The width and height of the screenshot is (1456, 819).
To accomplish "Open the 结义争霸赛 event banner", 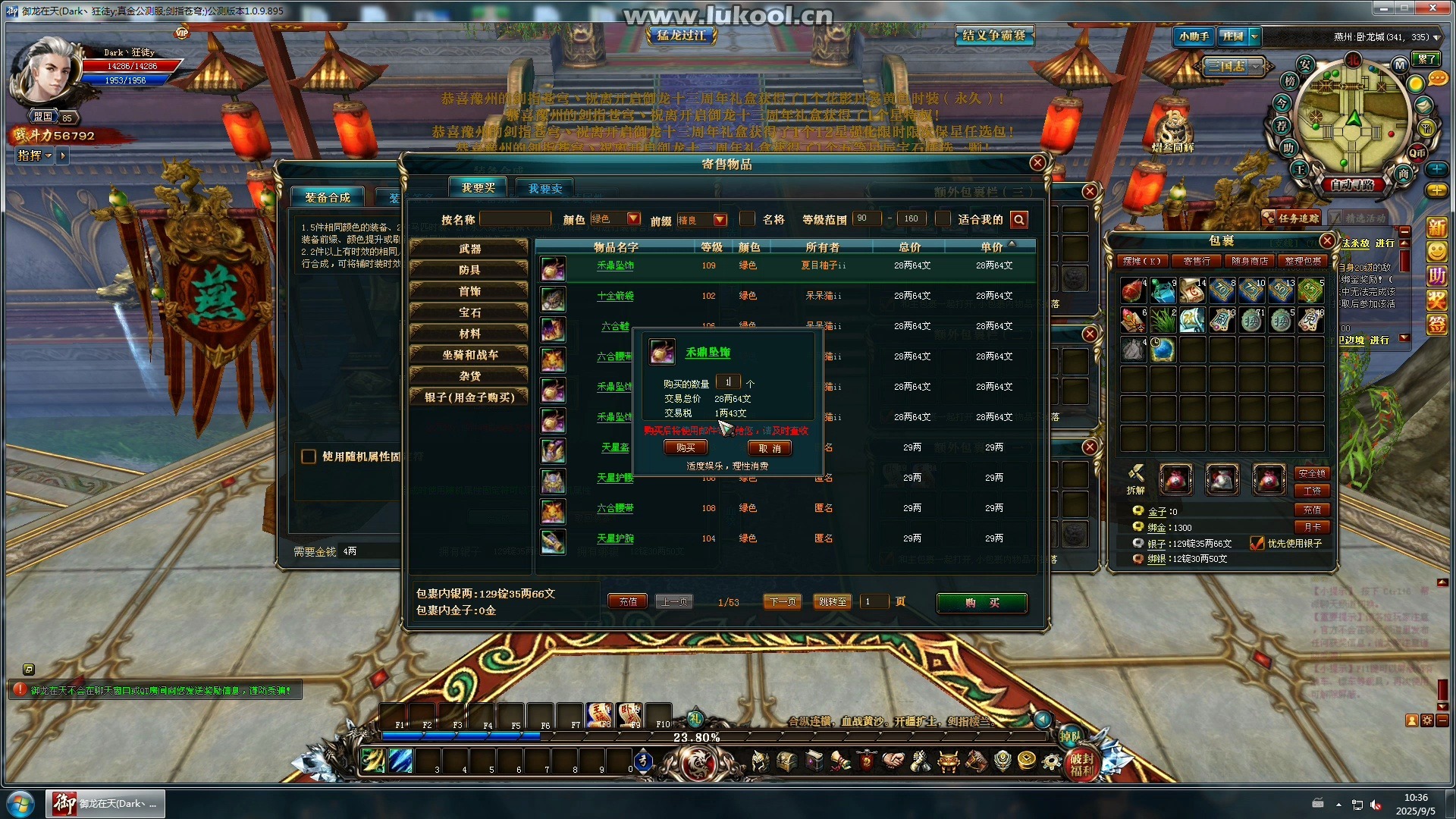I will pyautogui.click(x=993, y=35).
